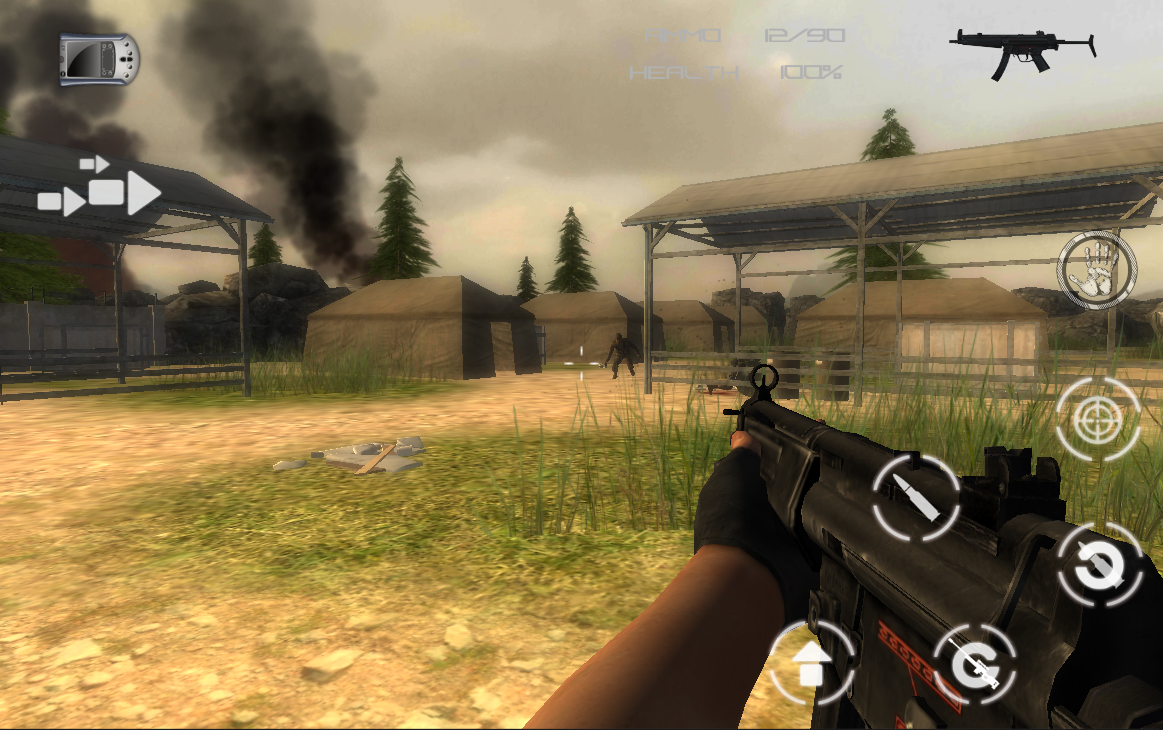The image size is (1163, 730).
Task: Tap the submachine gun weapon icon
Action: (x=1022, y=52)
